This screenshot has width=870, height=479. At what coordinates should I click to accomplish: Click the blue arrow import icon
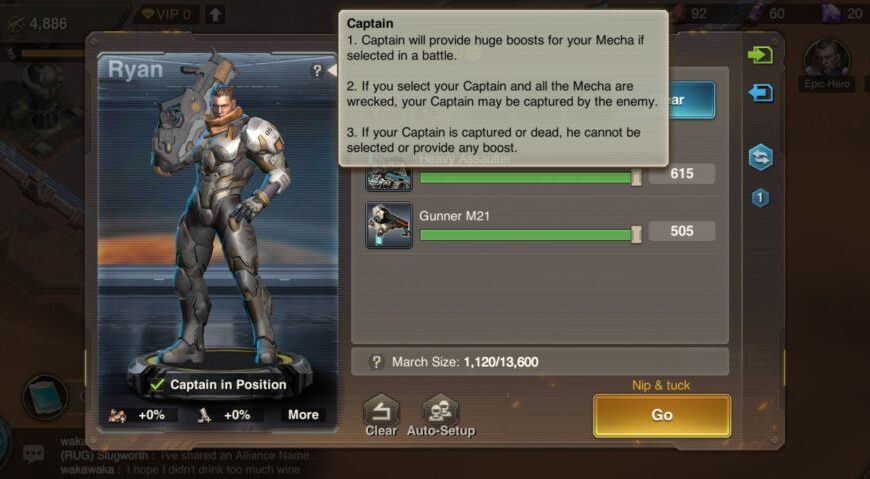[x=760, y=93]
